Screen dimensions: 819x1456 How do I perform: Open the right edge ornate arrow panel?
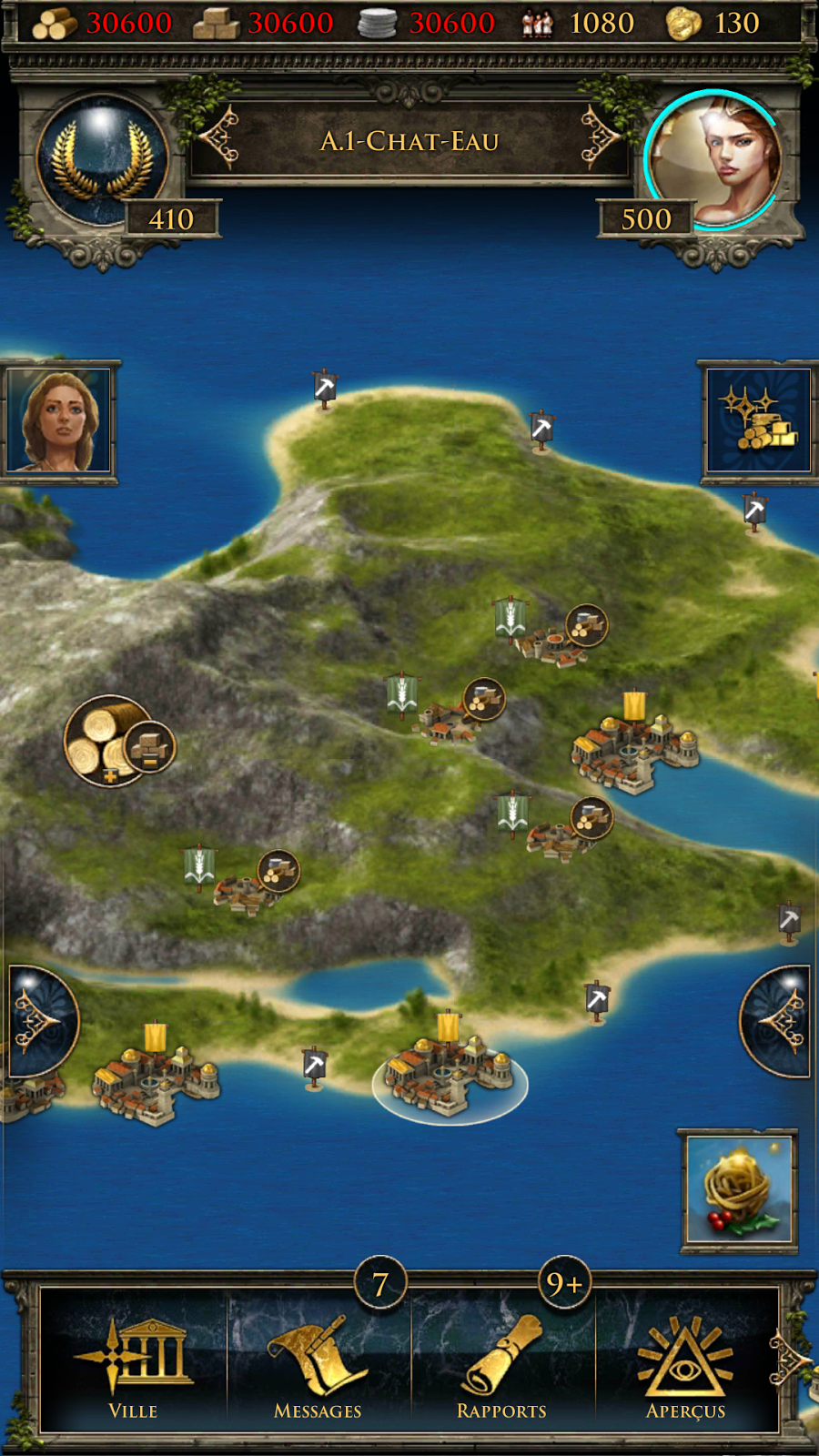point(779,1021)
